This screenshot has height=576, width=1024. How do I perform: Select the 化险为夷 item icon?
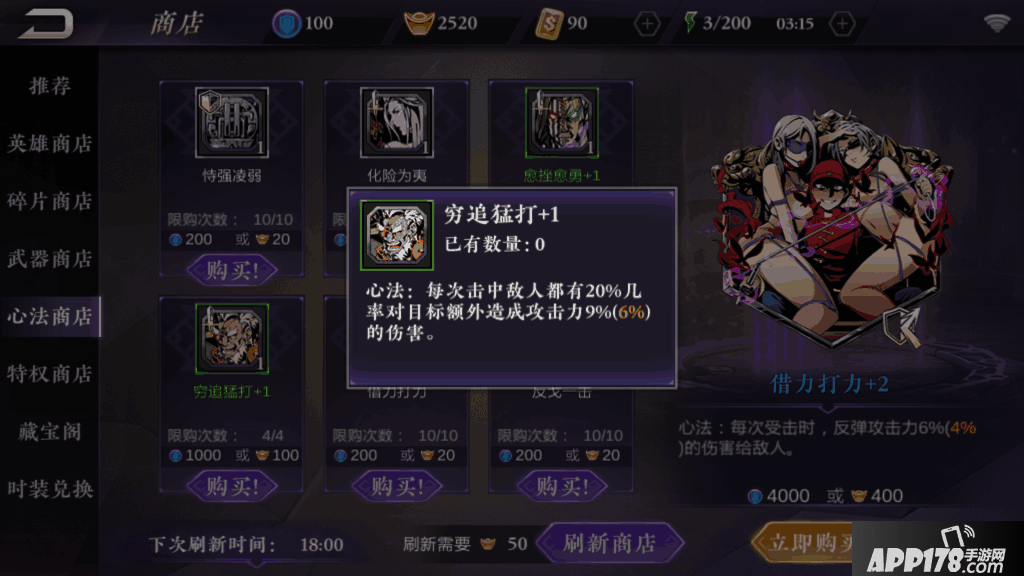pos(396,123)
